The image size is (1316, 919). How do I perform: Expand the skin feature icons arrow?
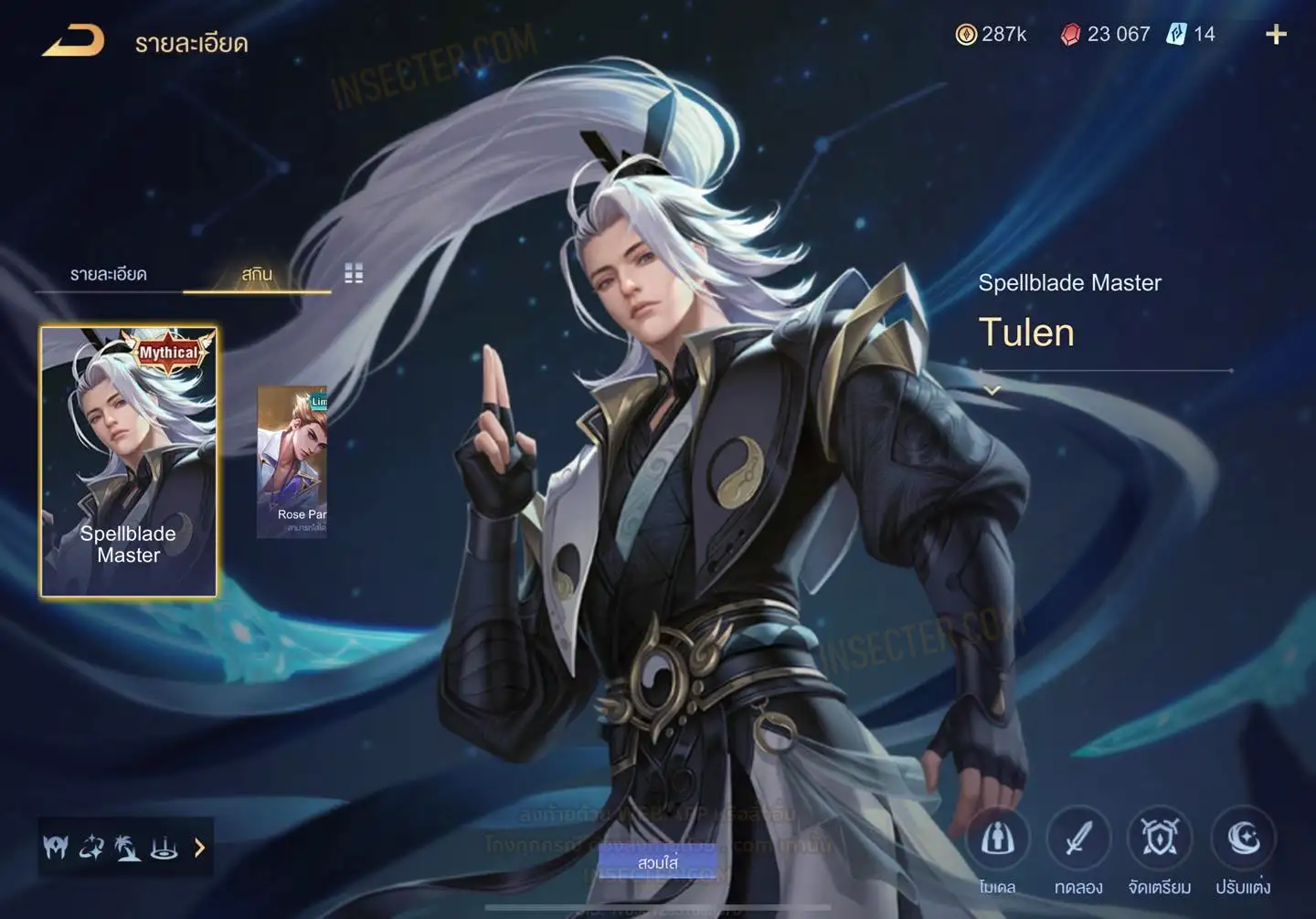click(200, 849)
